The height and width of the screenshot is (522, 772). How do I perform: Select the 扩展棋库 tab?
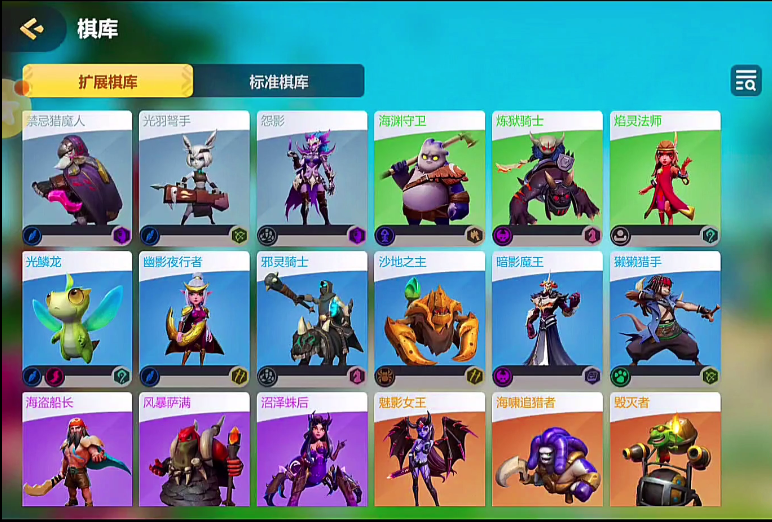108,82
